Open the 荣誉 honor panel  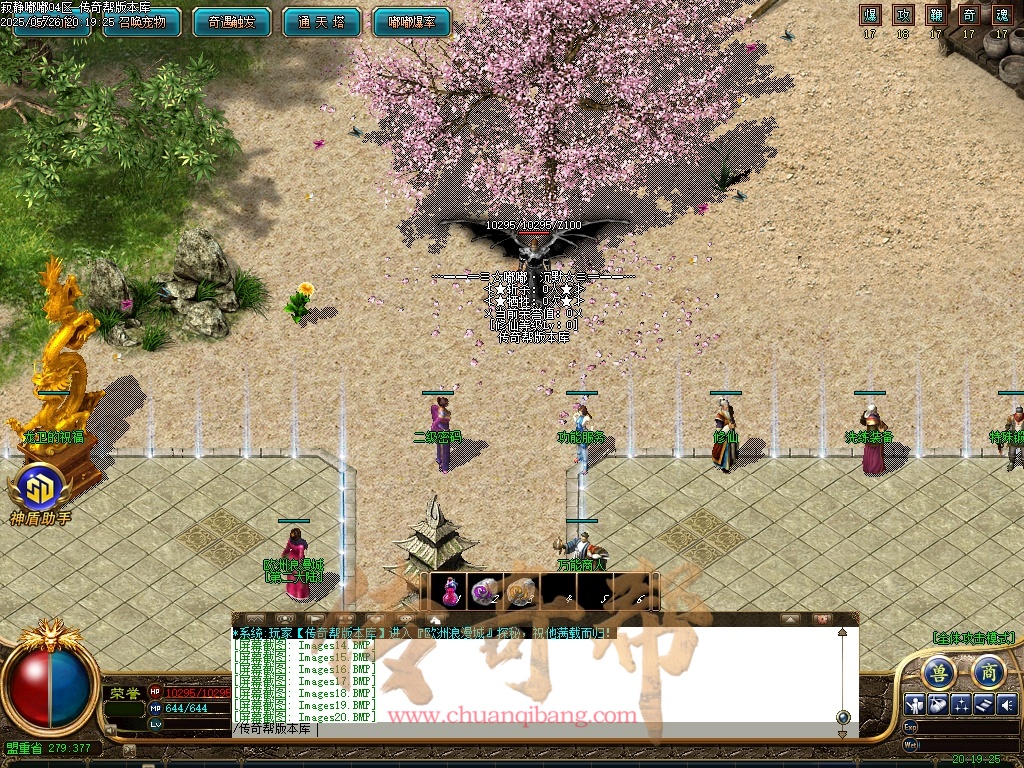(x=122, y=692)
